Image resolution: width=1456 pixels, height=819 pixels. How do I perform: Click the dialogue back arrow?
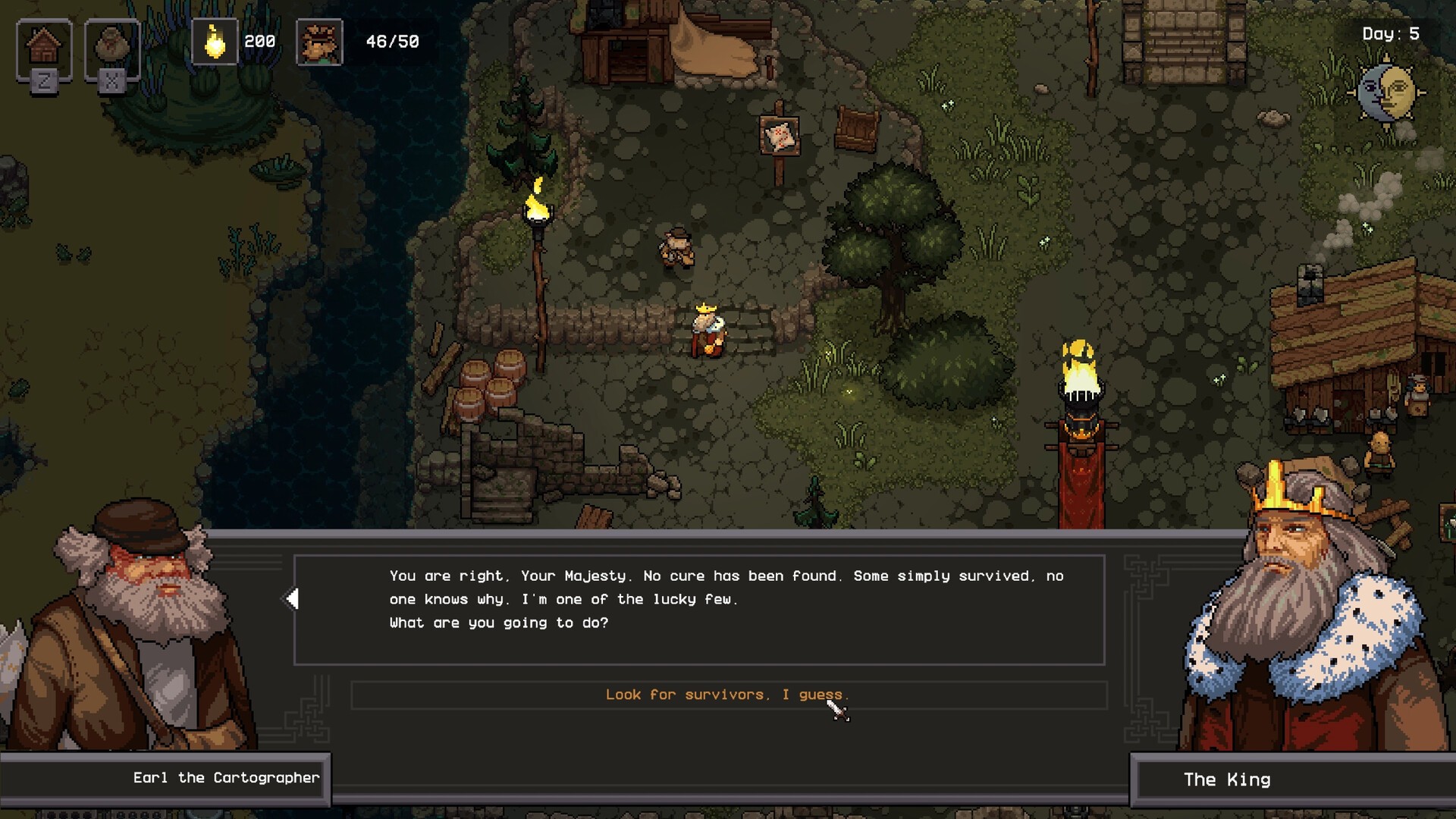[292, 599]
